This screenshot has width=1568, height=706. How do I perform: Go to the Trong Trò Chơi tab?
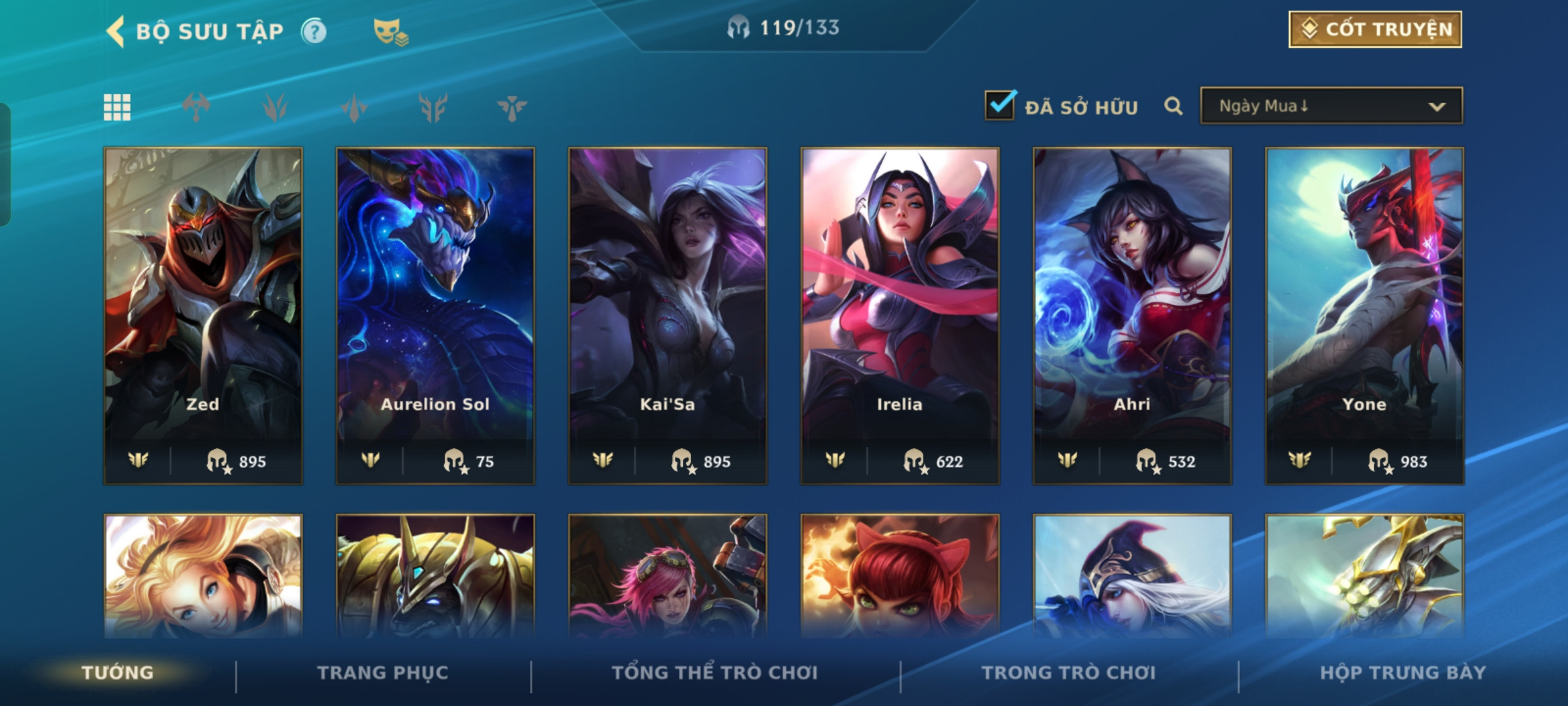(1069, 673)
